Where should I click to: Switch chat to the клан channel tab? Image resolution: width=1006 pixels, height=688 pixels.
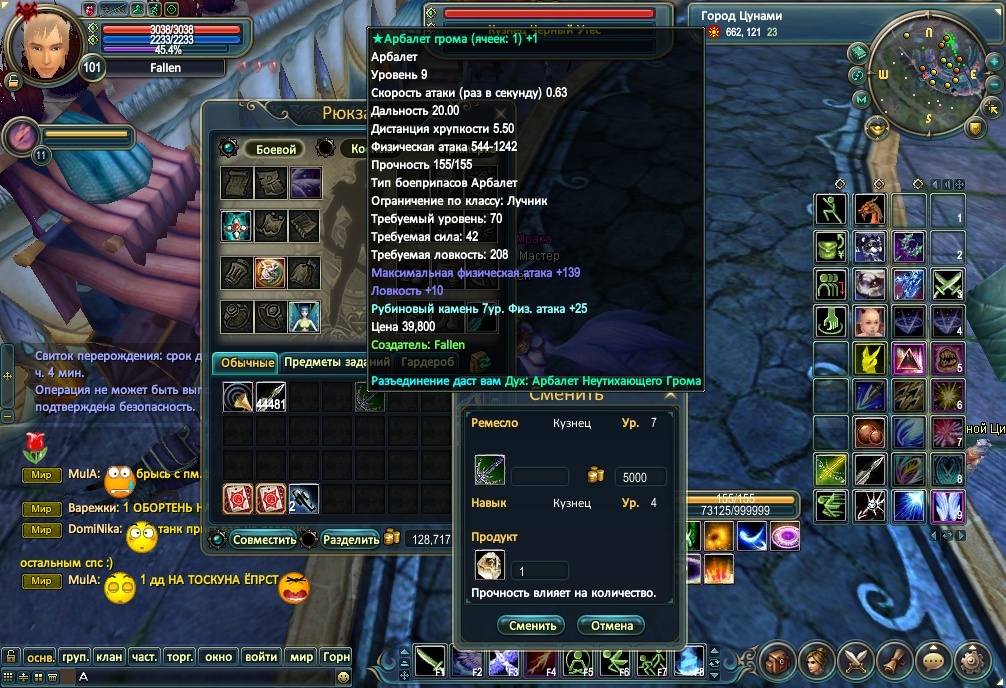pos(108,657)
